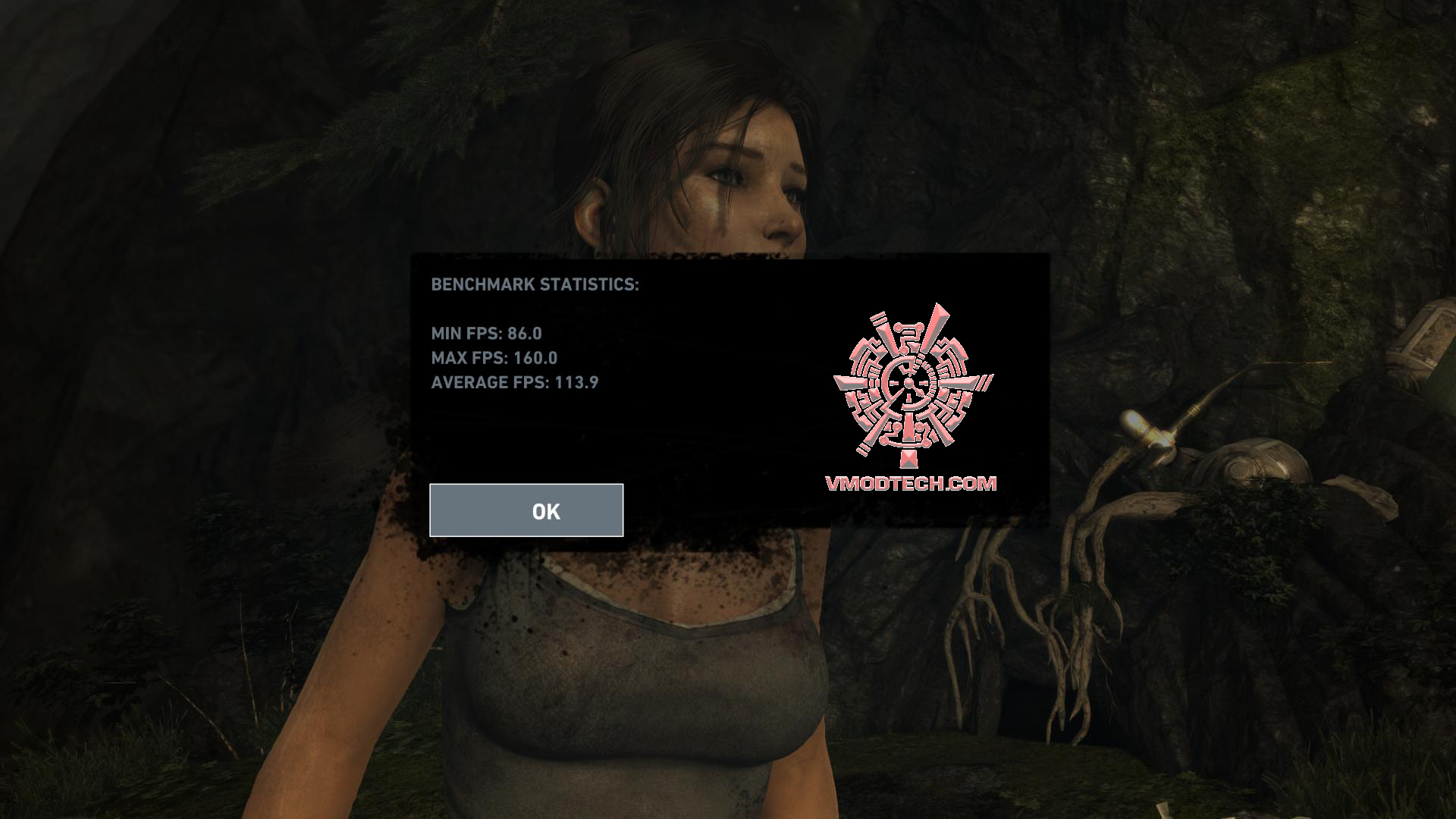Select the MAX FPS: 160.0 value
The height and width of the screenshot is (819, 1456).
click(494, 359)
